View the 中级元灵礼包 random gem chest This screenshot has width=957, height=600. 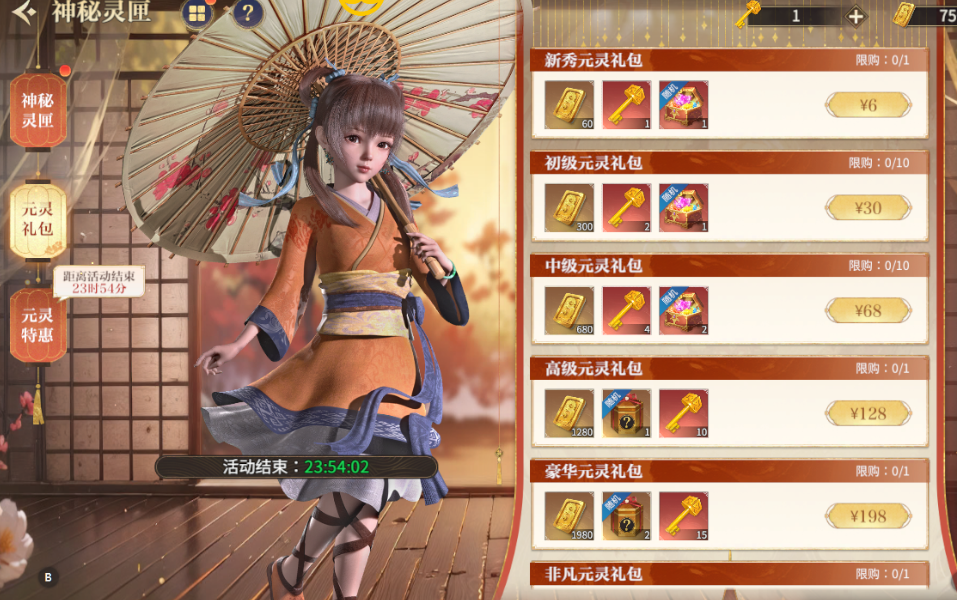683,311
